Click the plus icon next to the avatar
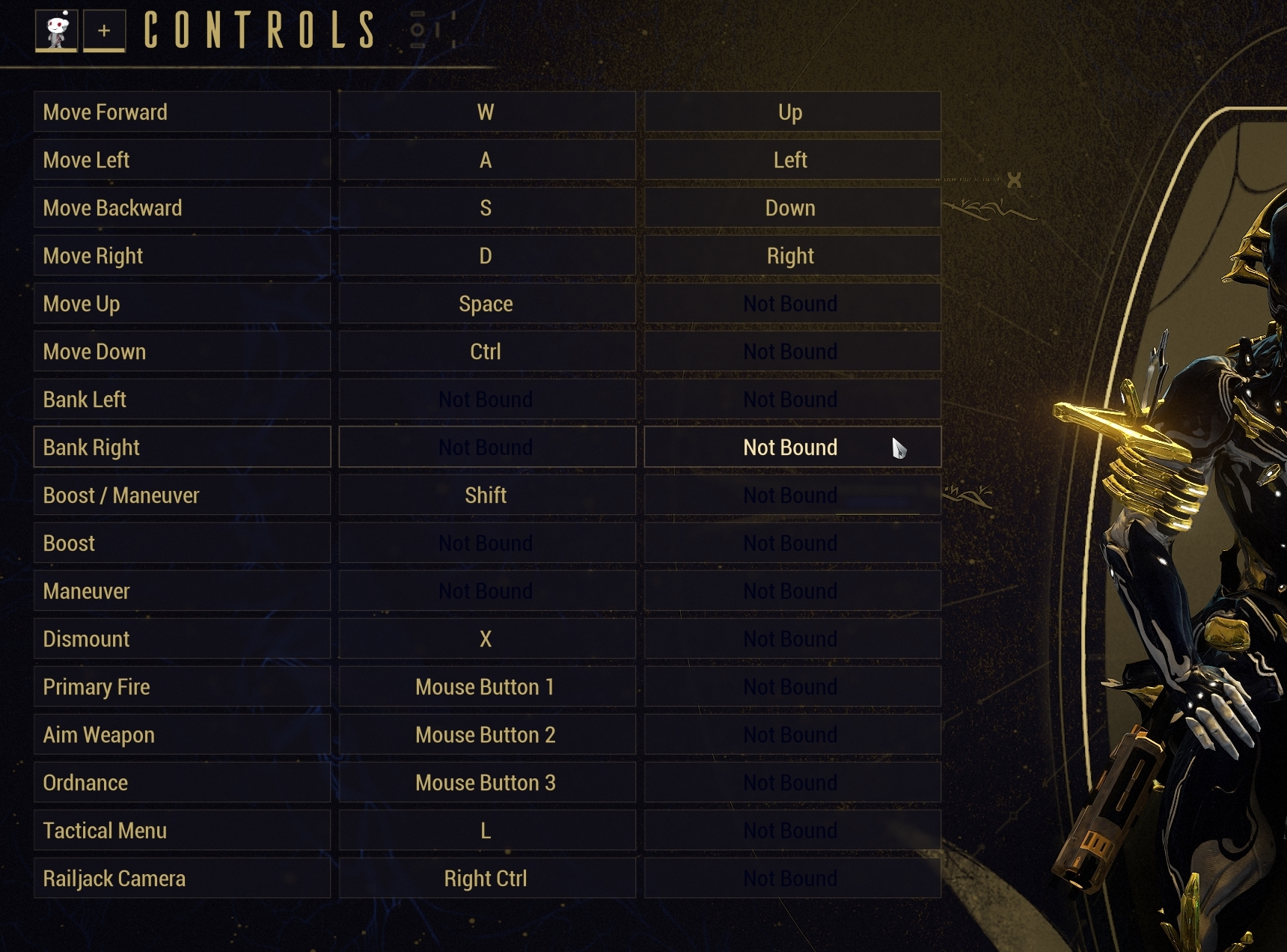This screenshot has height=952, width=1287. click(x=103, y=31)
